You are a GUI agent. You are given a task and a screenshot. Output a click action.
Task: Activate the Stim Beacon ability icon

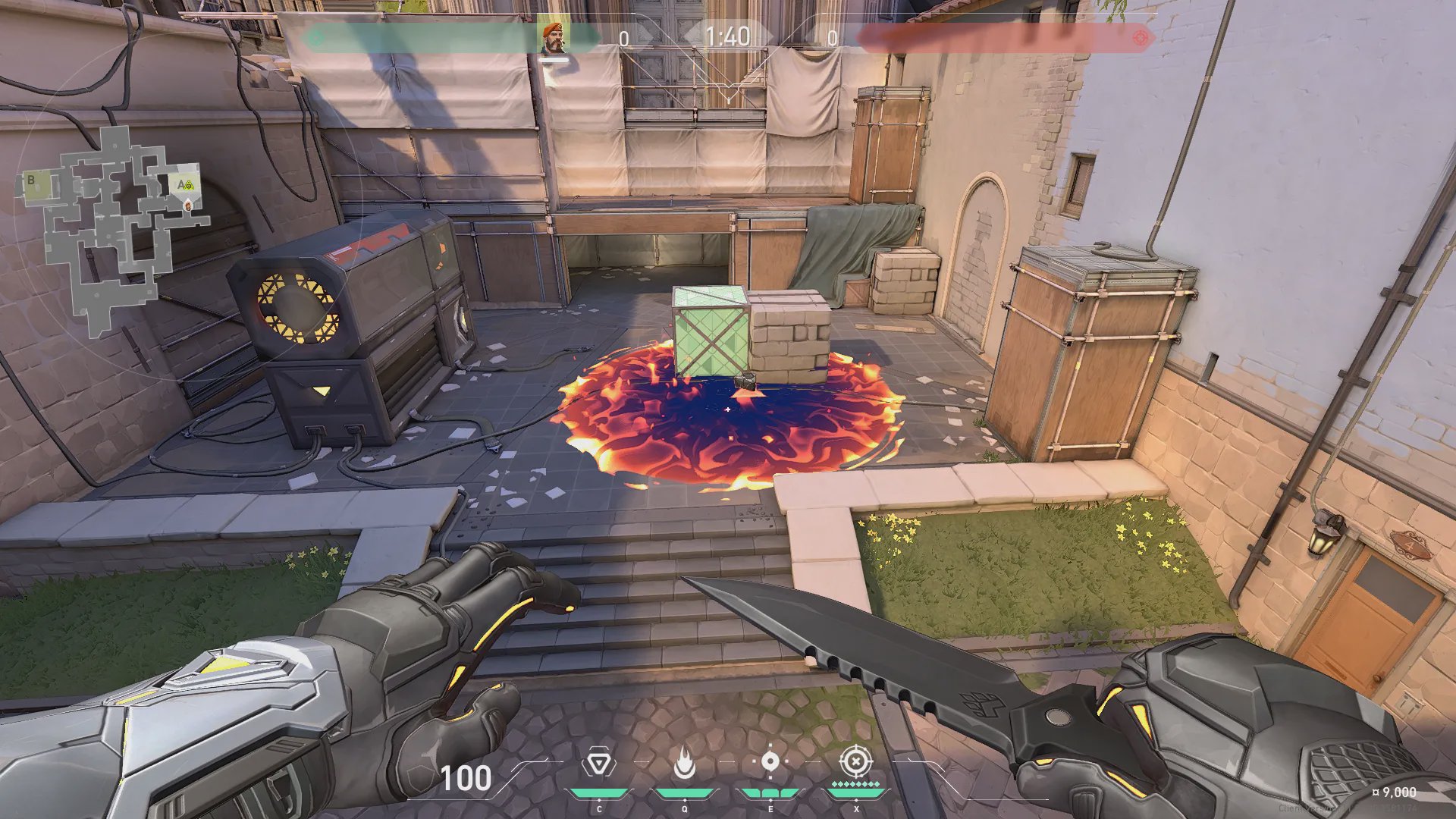[x=599, y=763]
